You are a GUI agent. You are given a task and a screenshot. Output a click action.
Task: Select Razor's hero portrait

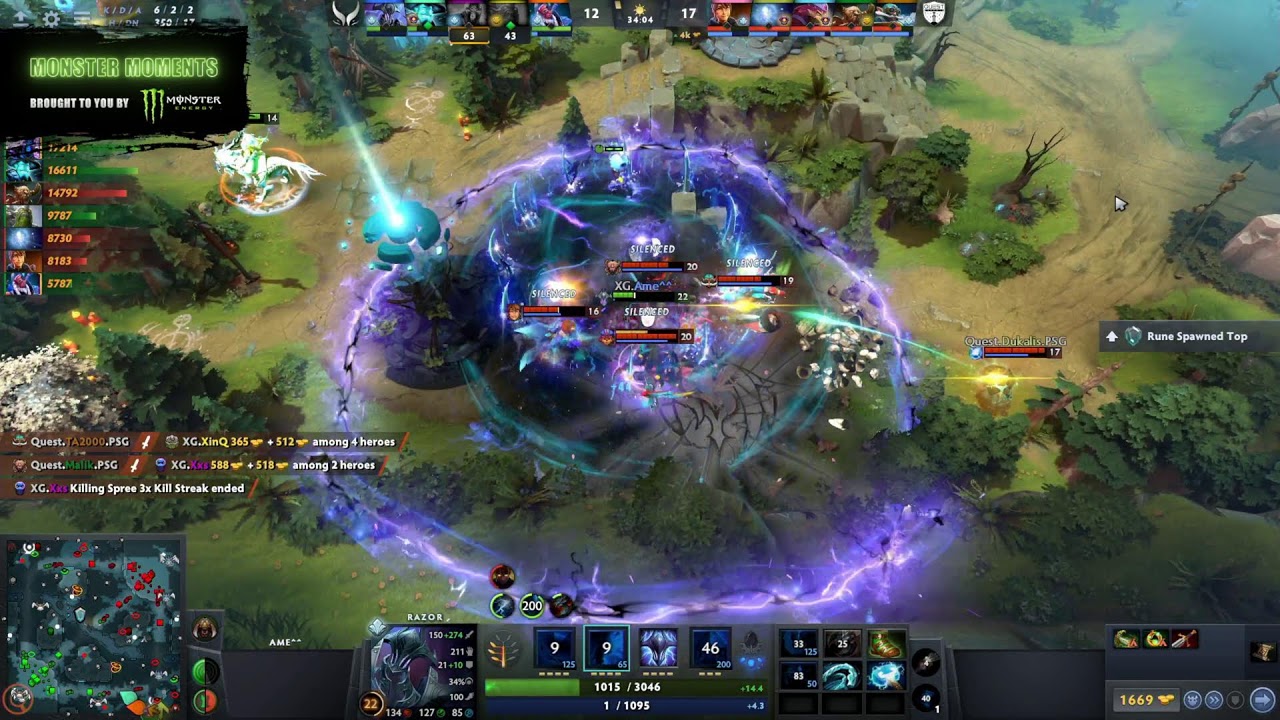[x=404, y=665]
